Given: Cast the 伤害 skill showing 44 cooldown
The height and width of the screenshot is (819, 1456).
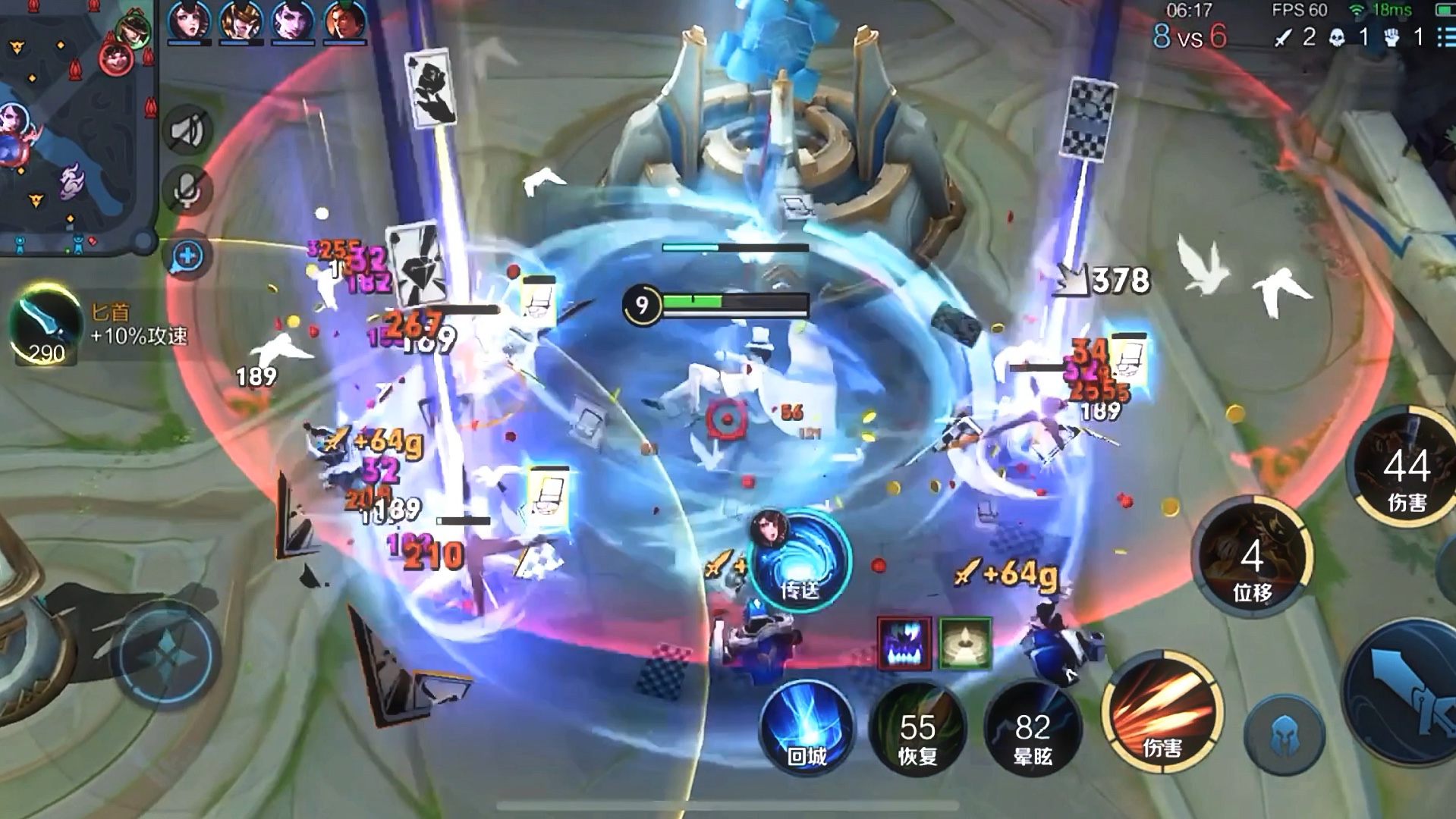Looking at the screenshot, I should (1405, 469).
